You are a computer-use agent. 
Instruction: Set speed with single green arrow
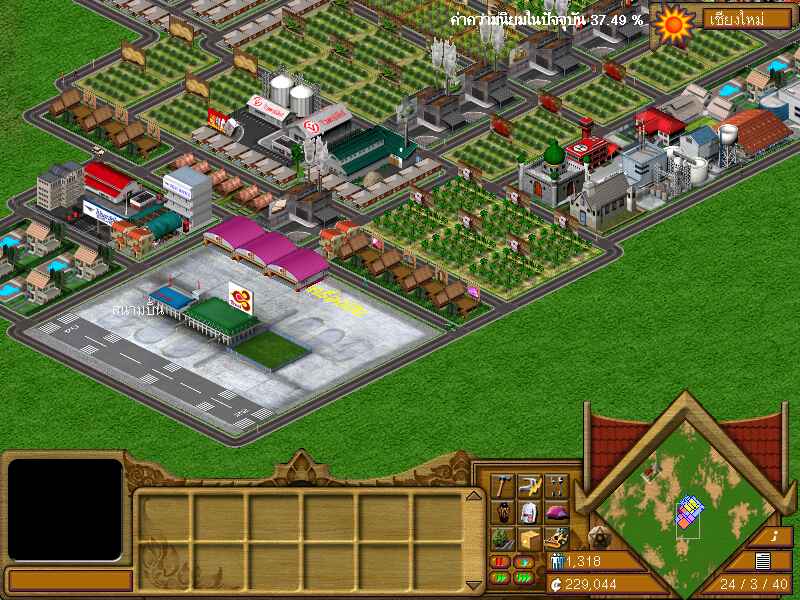[x=525, y=563]
